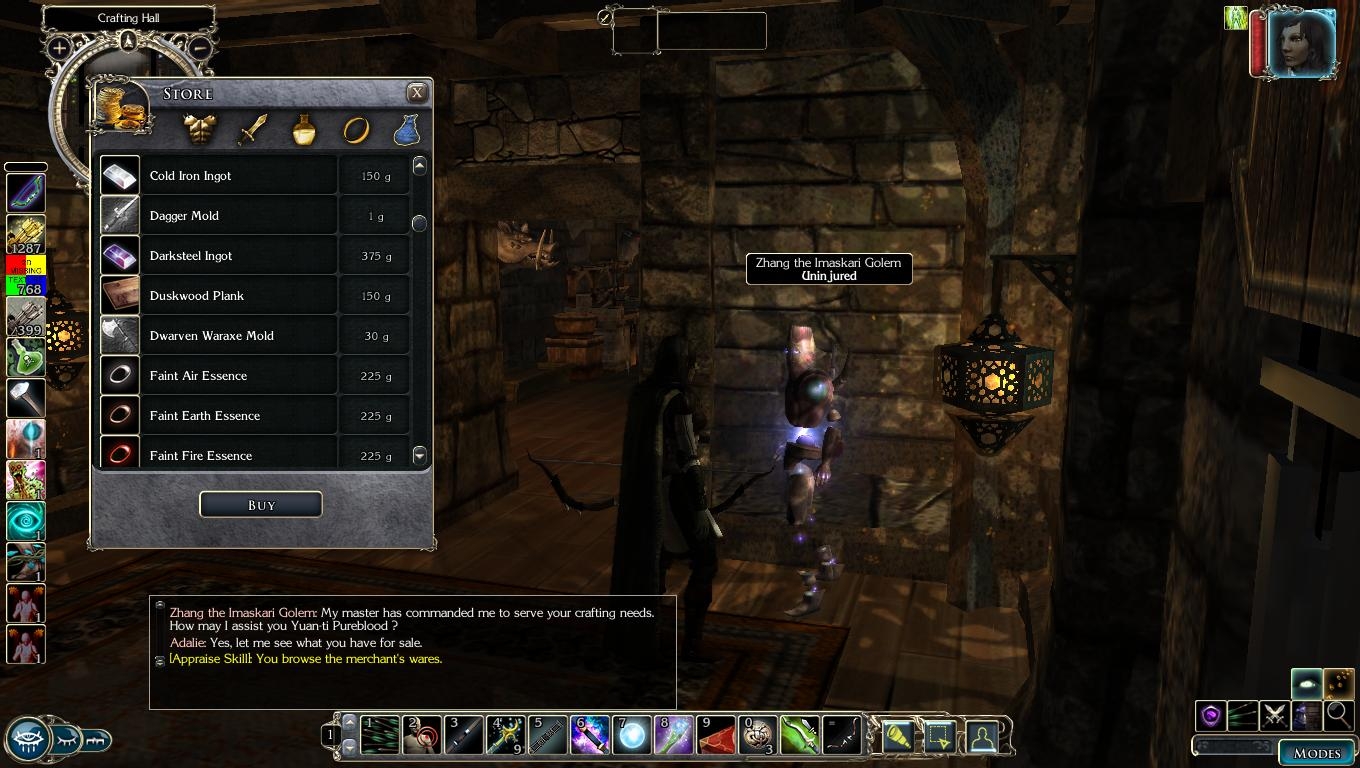This screenshot has width=1360, height=768.
Task: Open the Modes panel
Action: (1316, 753)
